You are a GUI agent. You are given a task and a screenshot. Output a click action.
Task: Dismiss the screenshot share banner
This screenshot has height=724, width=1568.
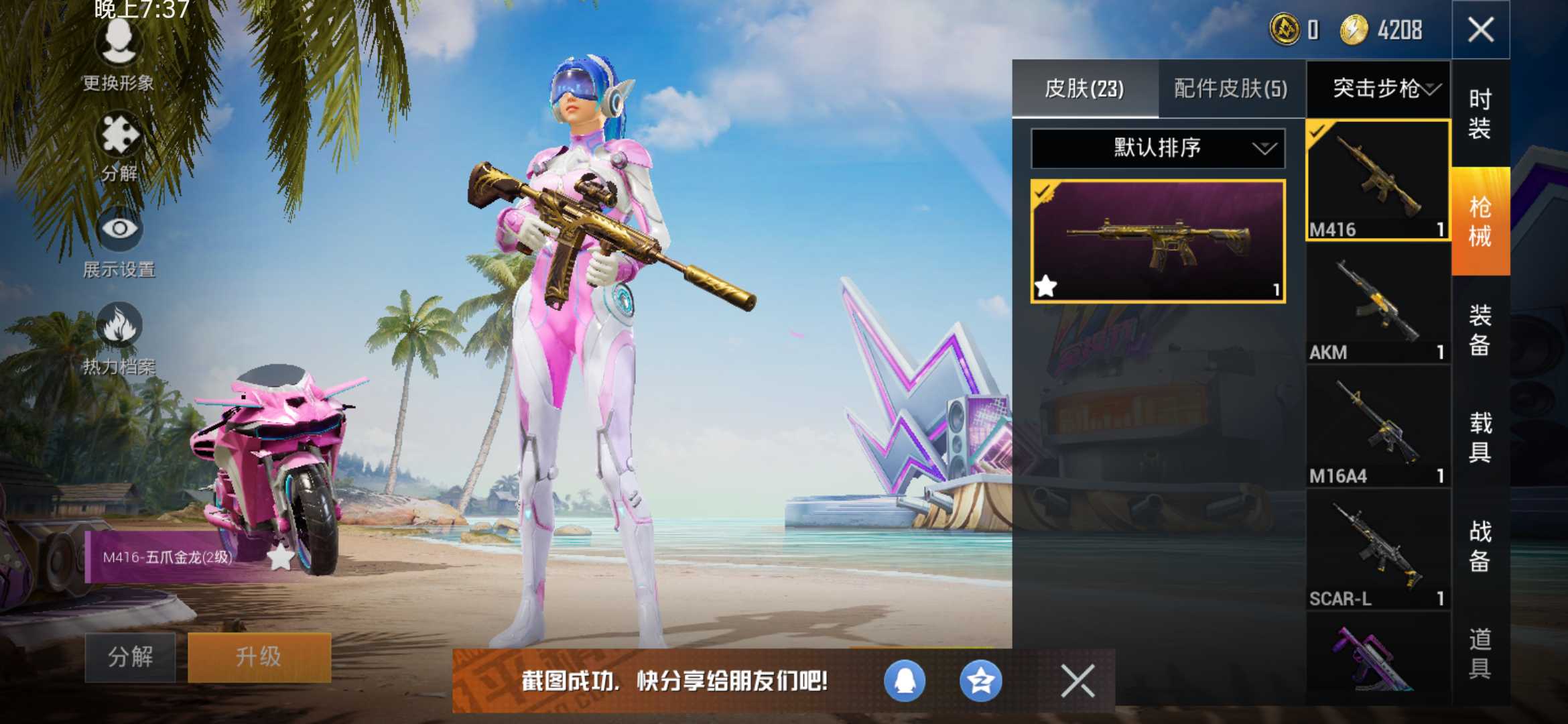pyautogui.click(x=1076, y=682)
